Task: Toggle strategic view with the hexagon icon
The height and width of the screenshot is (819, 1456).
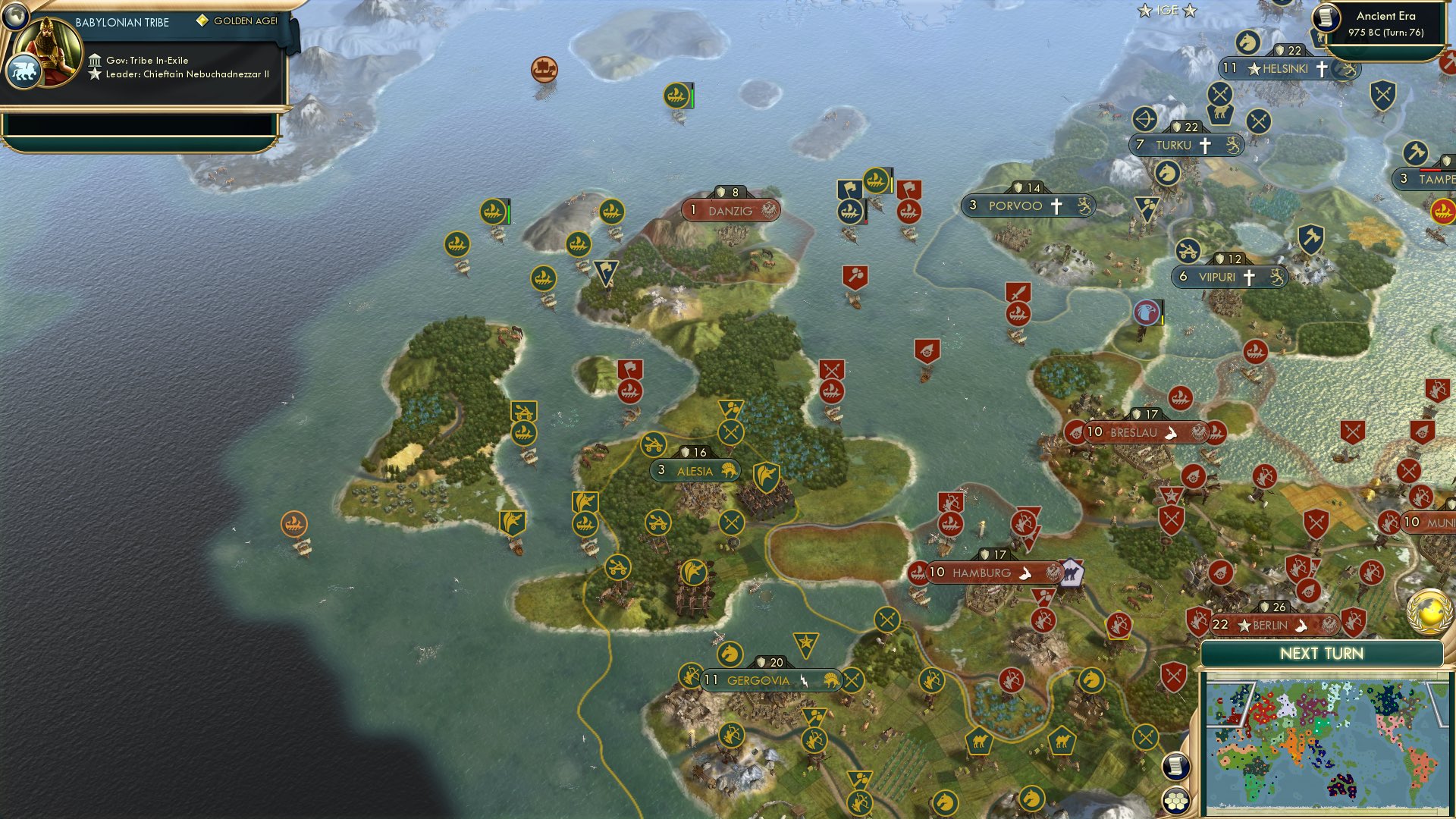Action: point(1176,800)
